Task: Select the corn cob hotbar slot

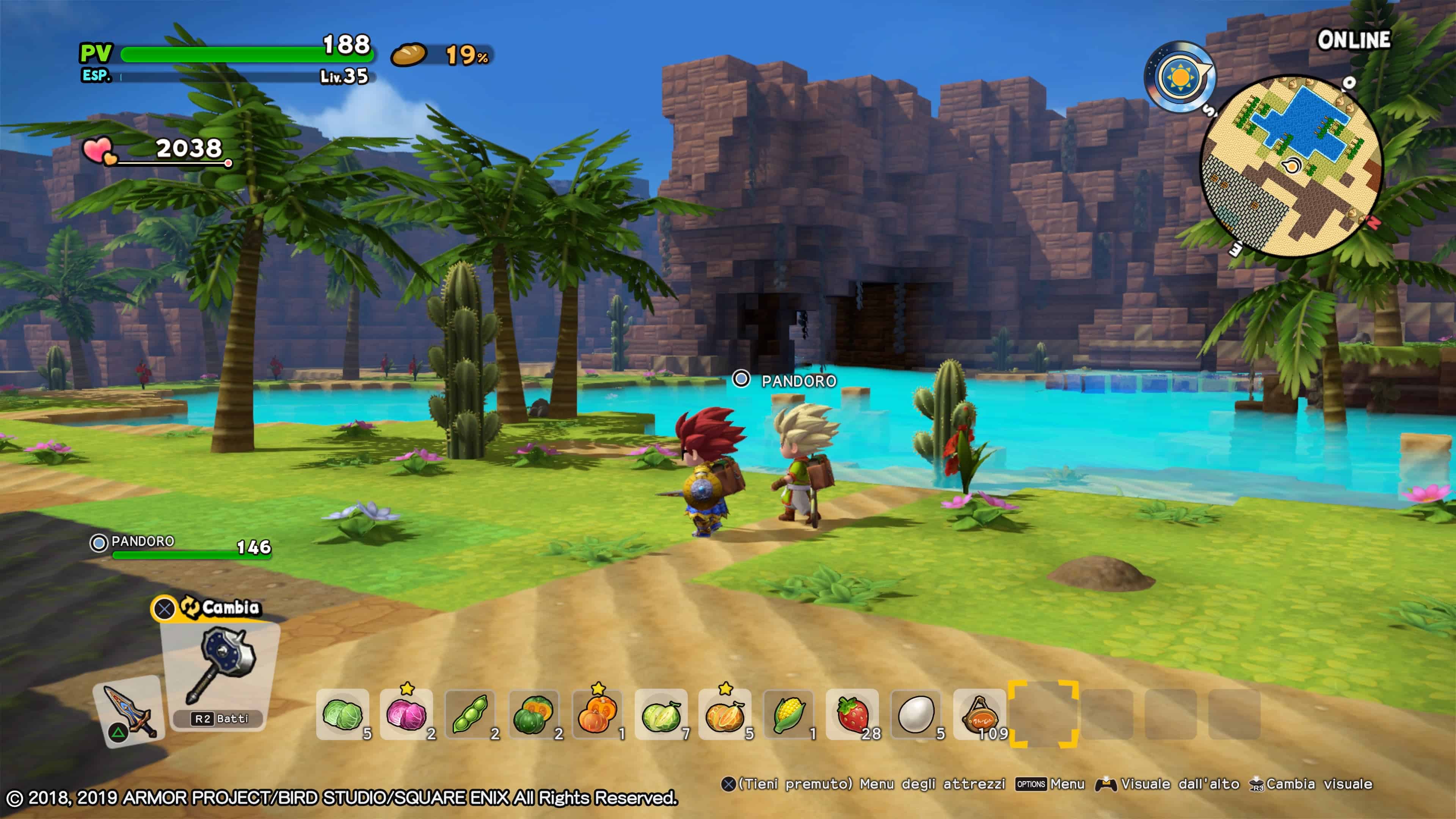Action: pos(789,714)
